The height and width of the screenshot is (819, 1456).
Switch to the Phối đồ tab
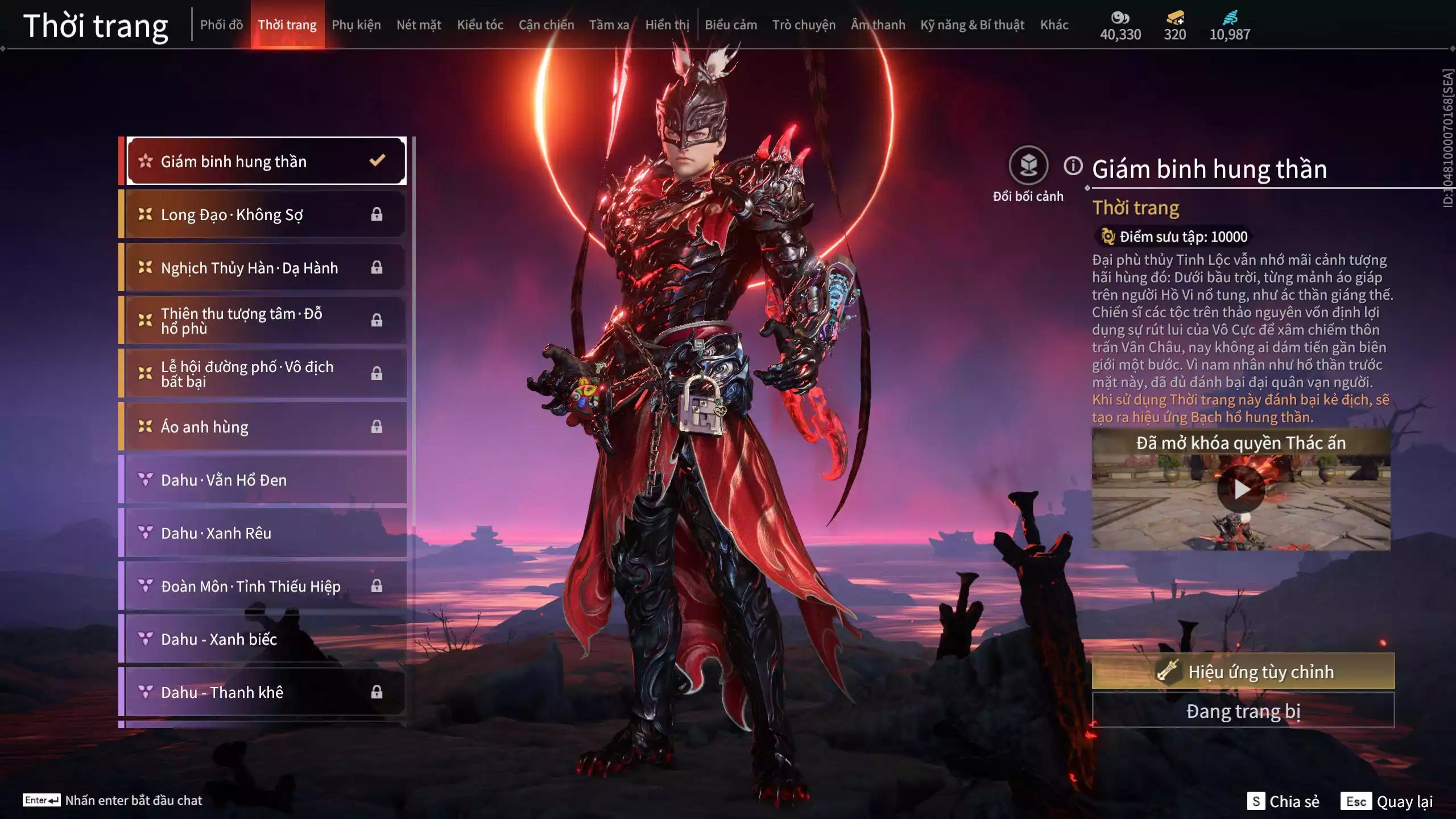point(221,25)
